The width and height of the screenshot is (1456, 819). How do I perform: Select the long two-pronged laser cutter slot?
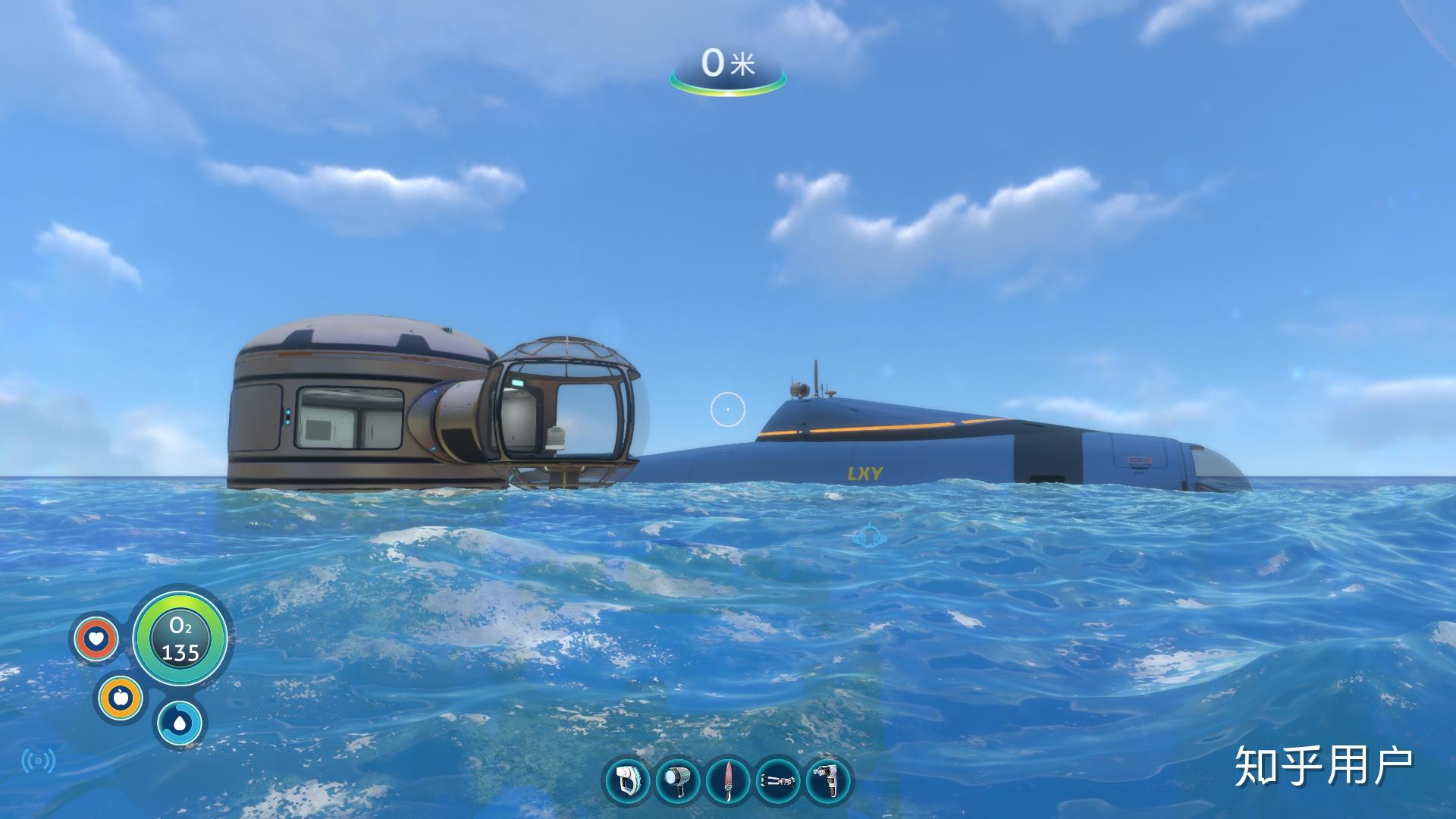tap(778, 780)
